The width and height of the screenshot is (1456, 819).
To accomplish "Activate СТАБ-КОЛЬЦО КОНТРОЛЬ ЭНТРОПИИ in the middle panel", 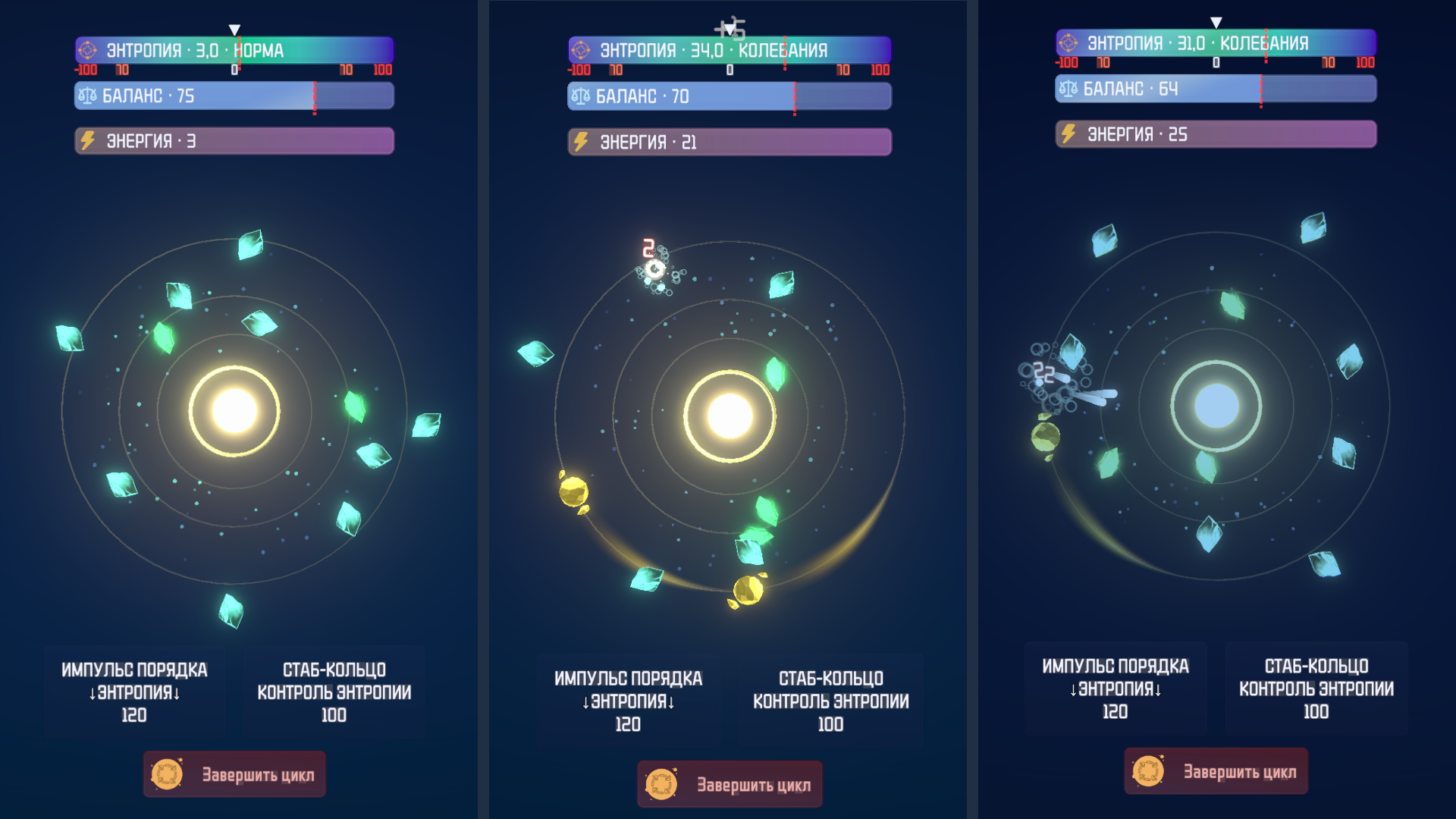I will click(x=830, y=701).
